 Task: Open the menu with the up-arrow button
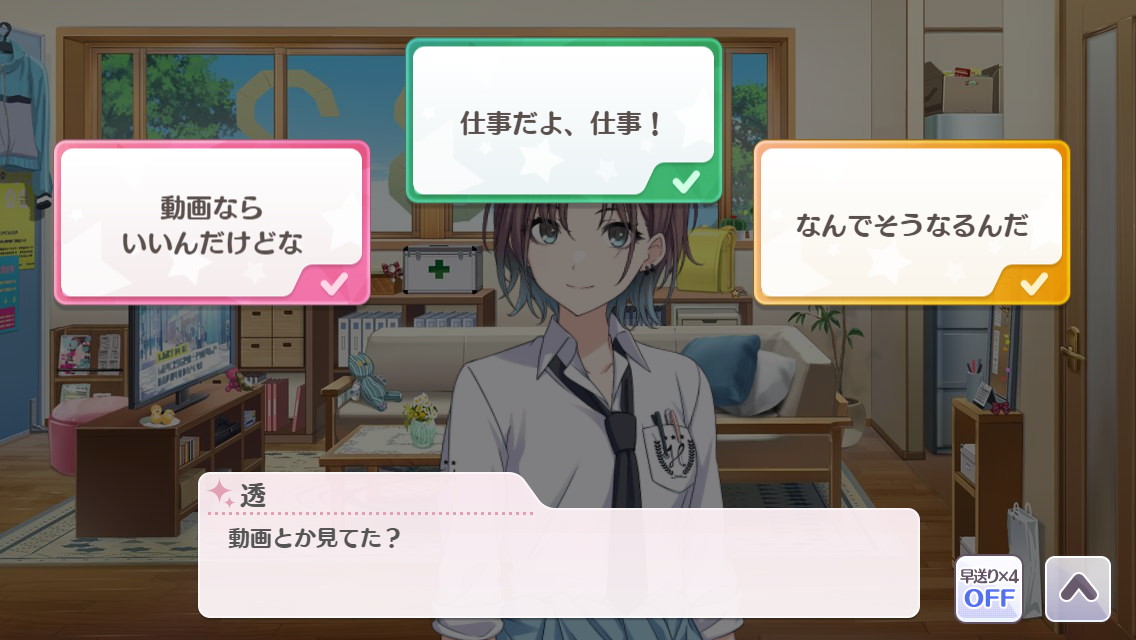point(1077,589)
